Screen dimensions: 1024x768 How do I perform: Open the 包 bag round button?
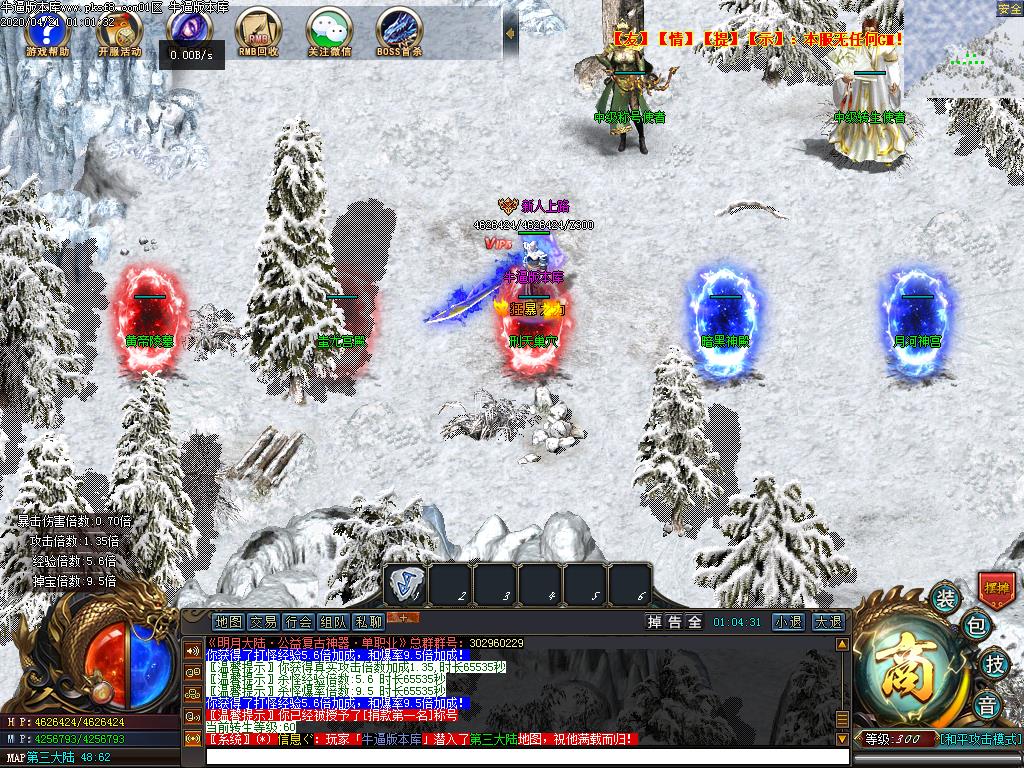click(x=977, y=627)
